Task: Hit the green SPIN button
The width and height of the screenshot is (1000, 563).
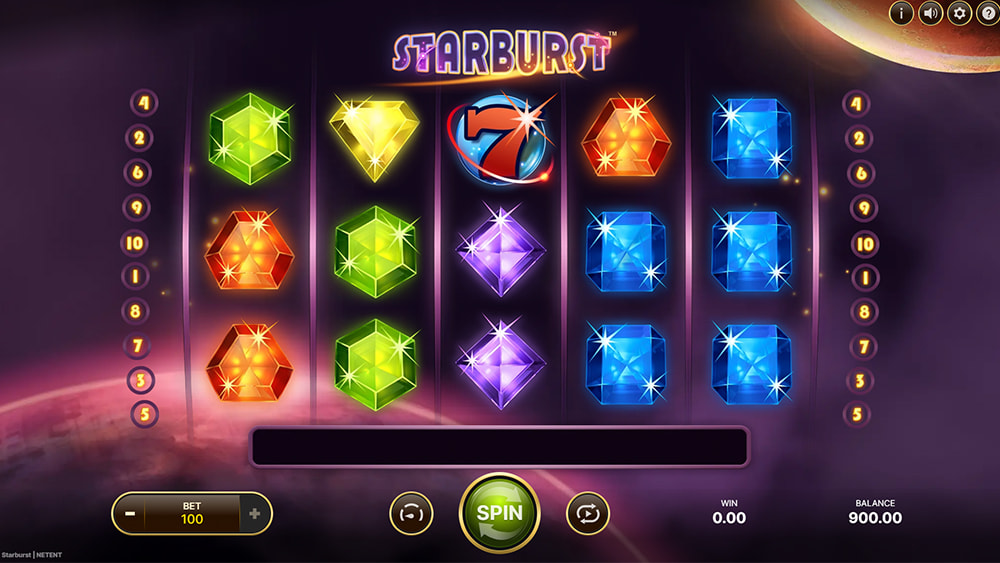Action: (499, 512)
